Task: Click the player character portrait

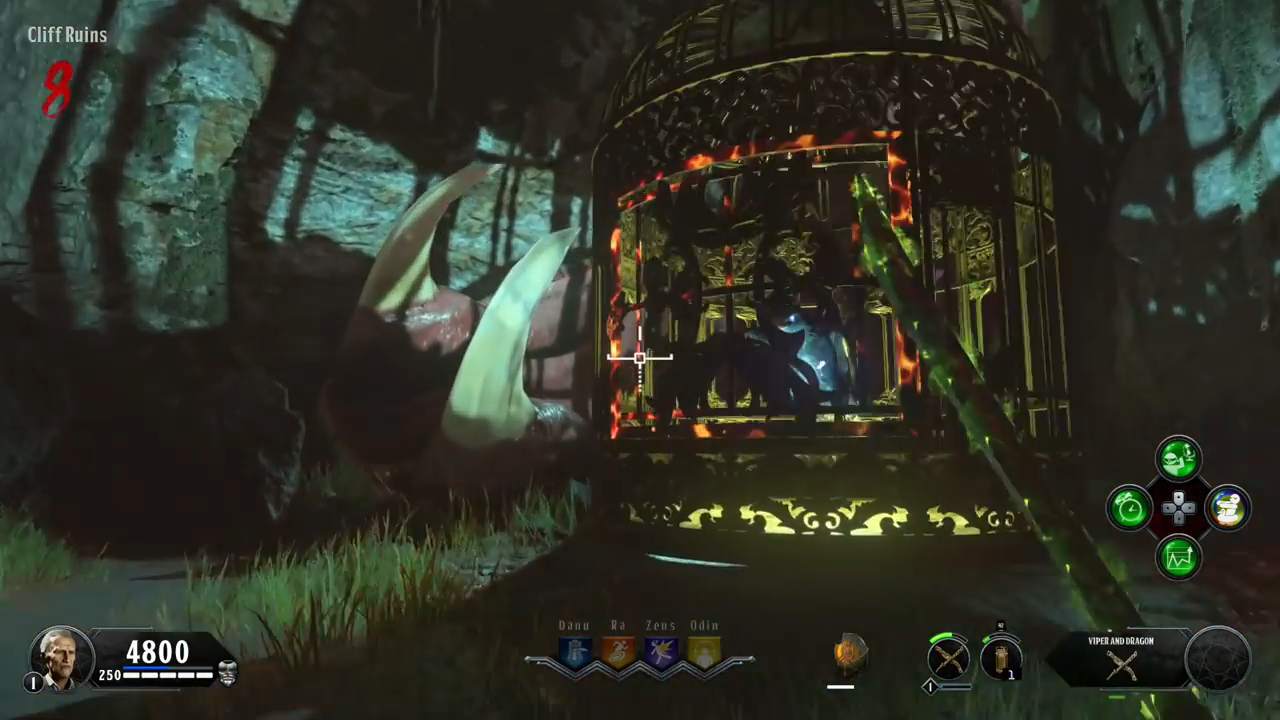Action: click(61, 657)
